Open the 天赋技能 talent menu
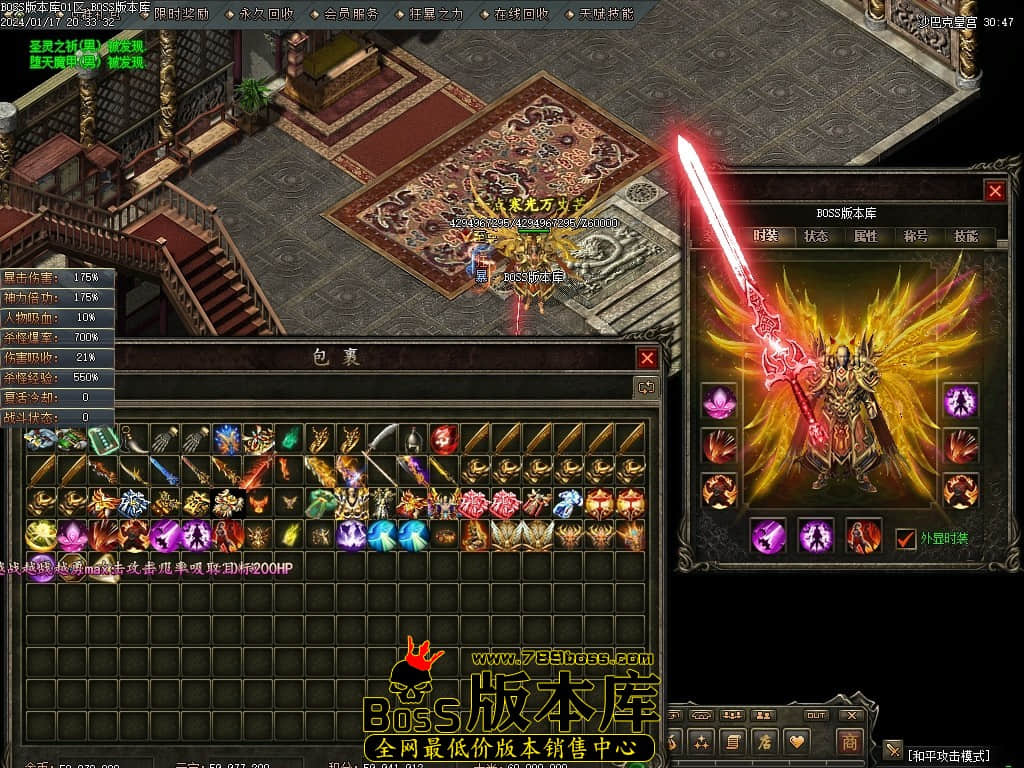Viewport: 1024px width, 768px height. [606, 14]
